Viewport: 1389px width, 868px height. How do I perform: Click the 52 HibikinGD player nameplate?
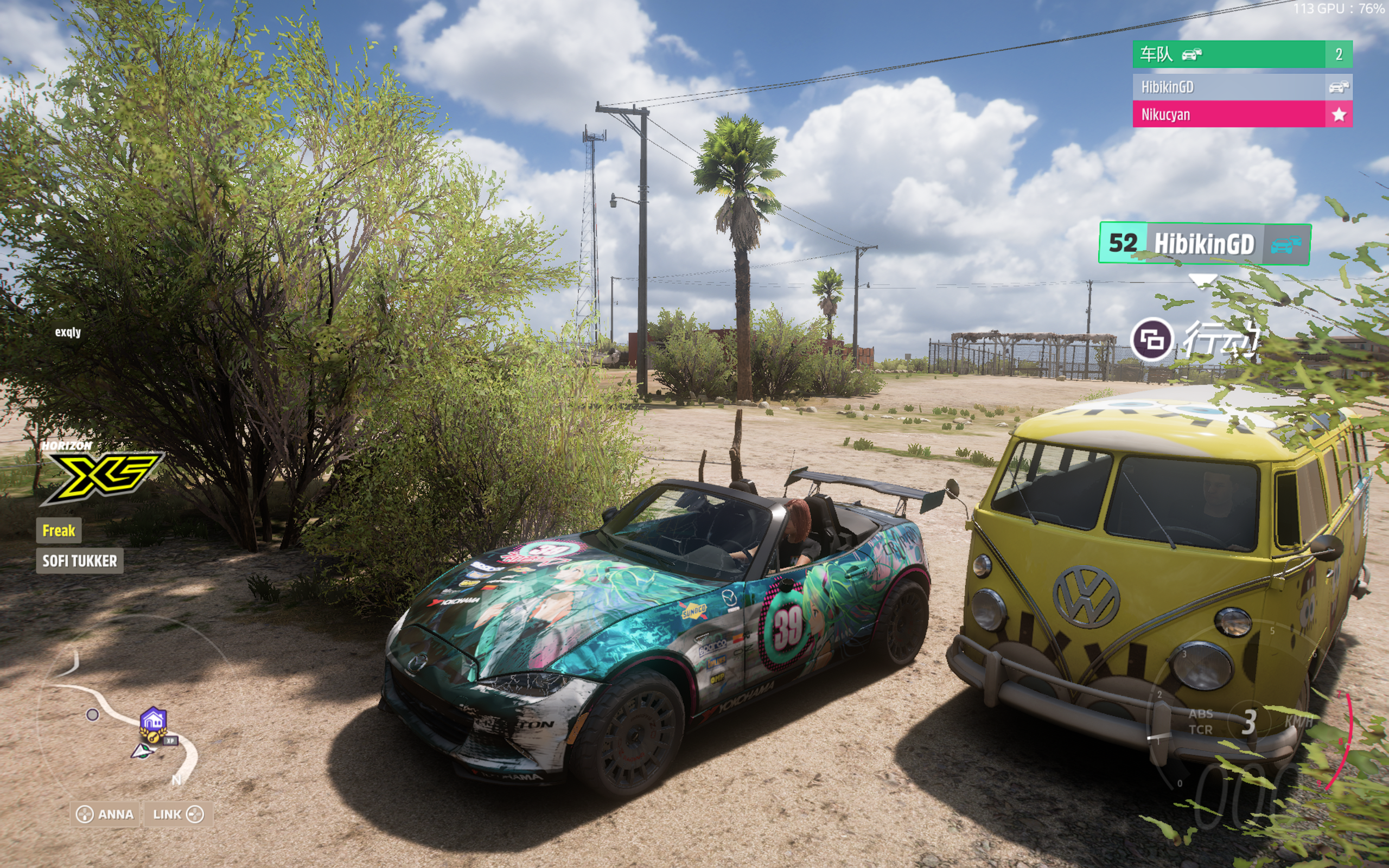click(1203, 244)
